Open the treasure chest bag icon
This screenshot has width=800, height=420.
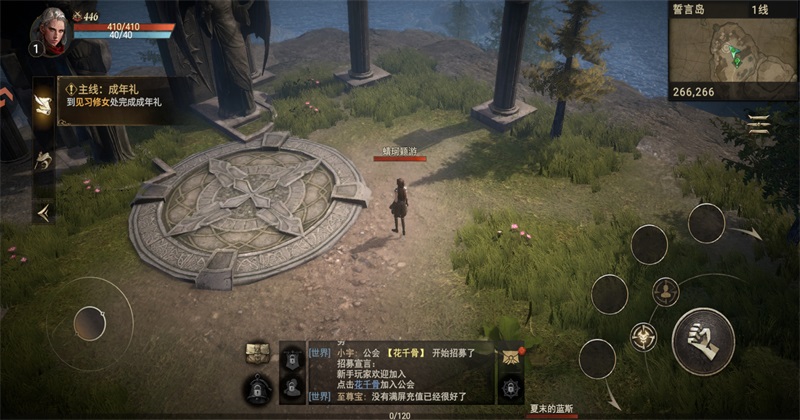pos(258,352)
